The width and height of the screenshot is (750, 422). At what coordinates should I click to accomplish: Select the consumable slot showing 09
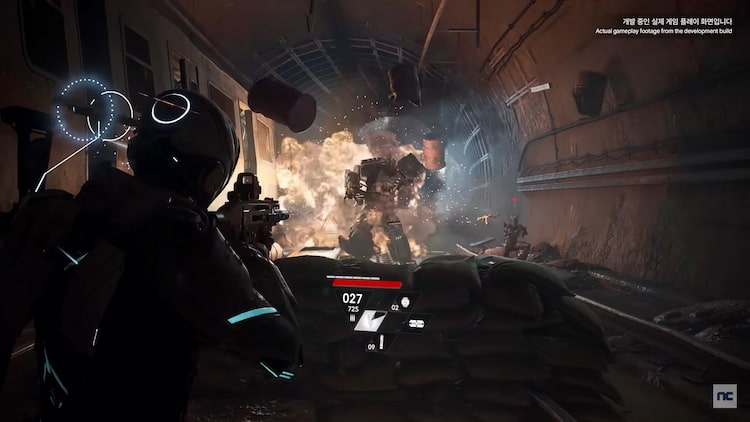tap(380, 343)
